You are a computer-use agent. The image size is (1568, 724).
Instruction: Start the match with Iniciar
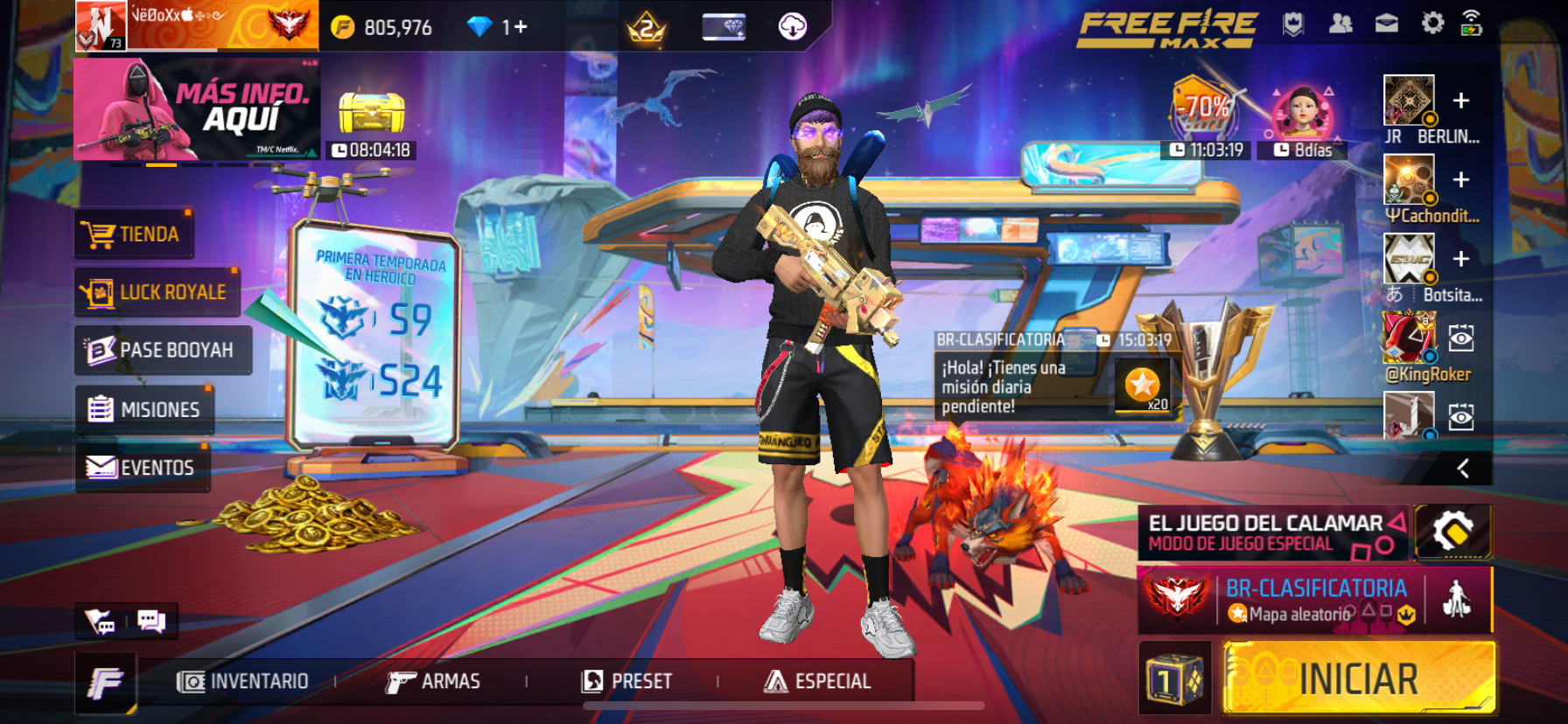point(1358,679)
